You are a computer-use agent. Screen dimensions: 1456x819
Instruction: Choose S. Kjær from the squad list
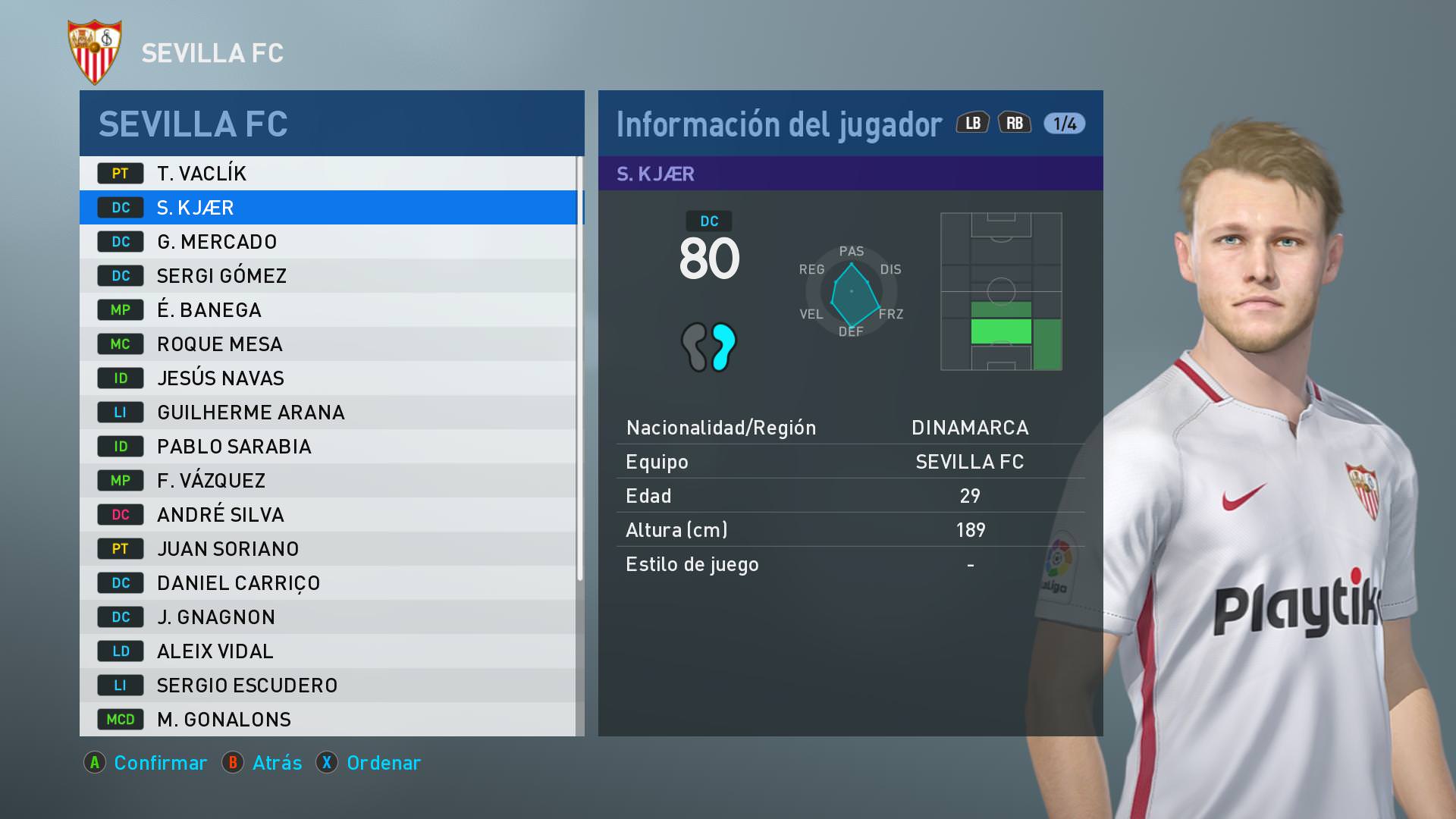(328, 208)
